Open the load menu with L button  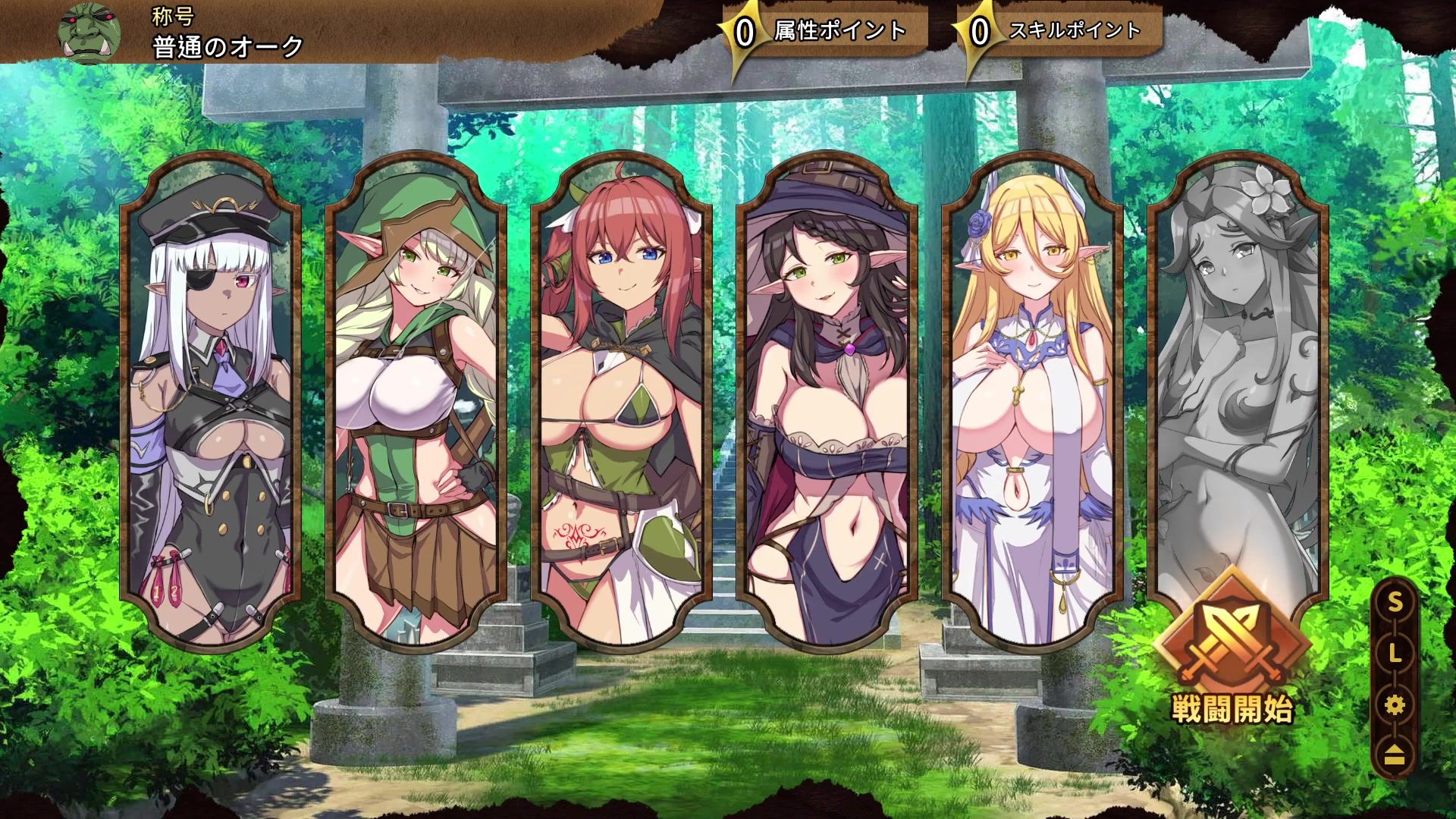1395,654
